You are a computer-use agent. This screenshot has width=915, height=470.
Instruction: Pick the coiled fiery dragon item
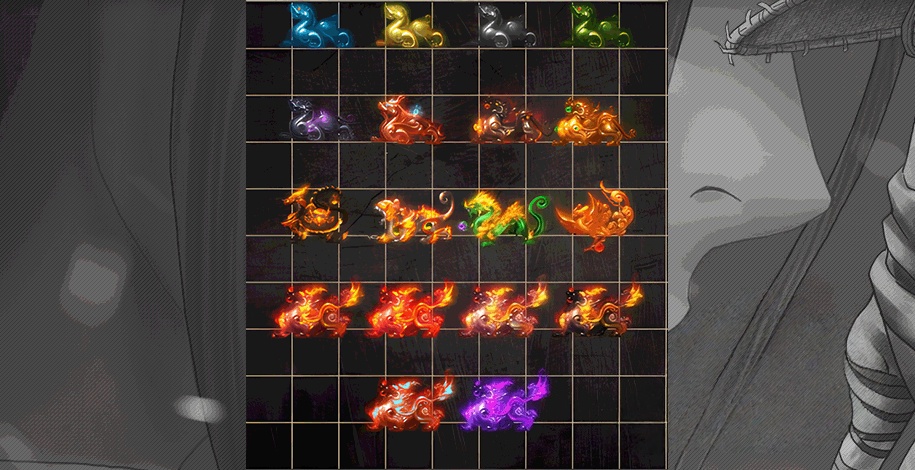(315, 214)
